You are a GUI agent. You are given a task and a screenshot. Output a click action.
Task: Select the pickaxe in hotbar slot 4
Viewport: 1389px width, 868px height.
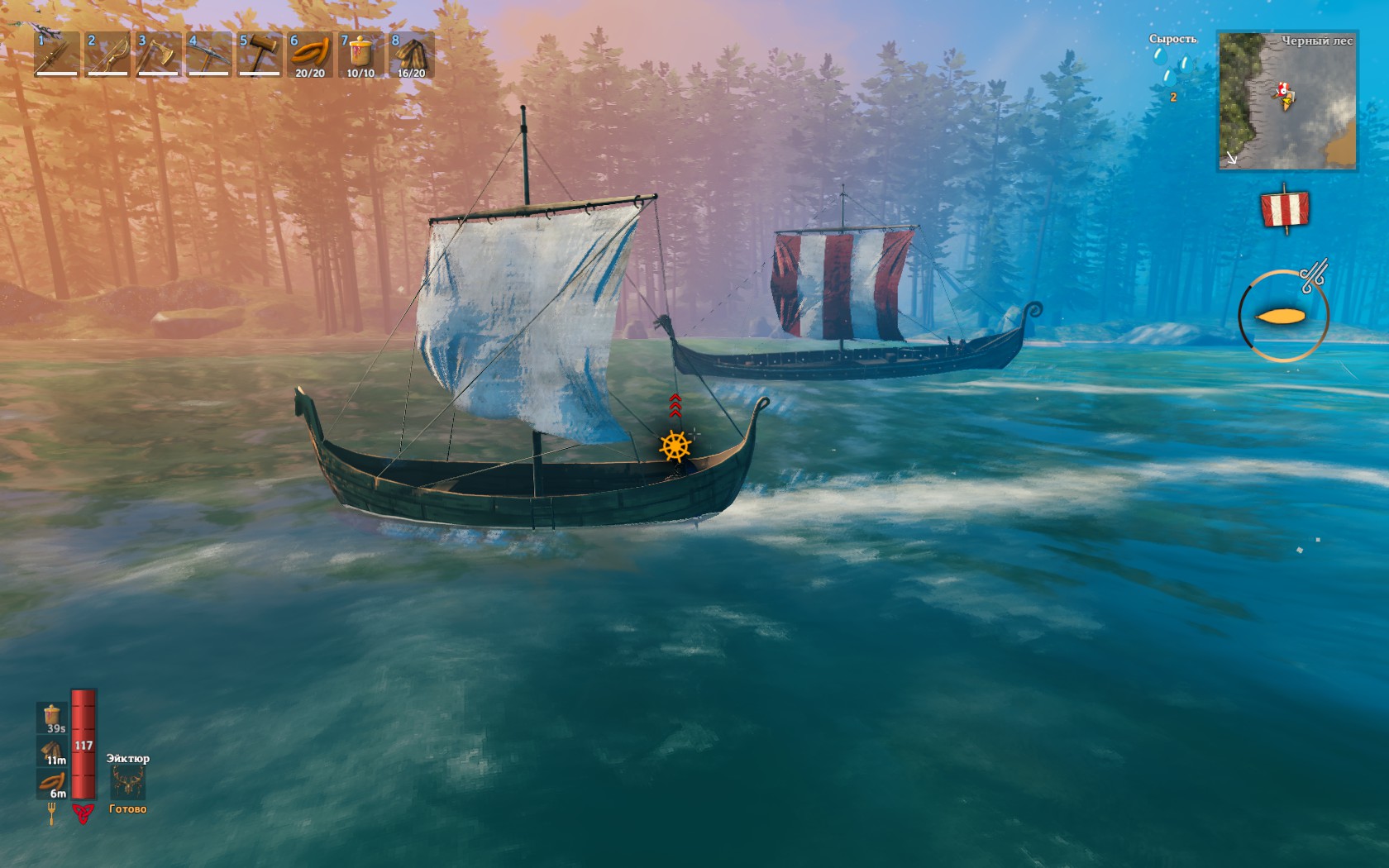click(x=208, y=55)
